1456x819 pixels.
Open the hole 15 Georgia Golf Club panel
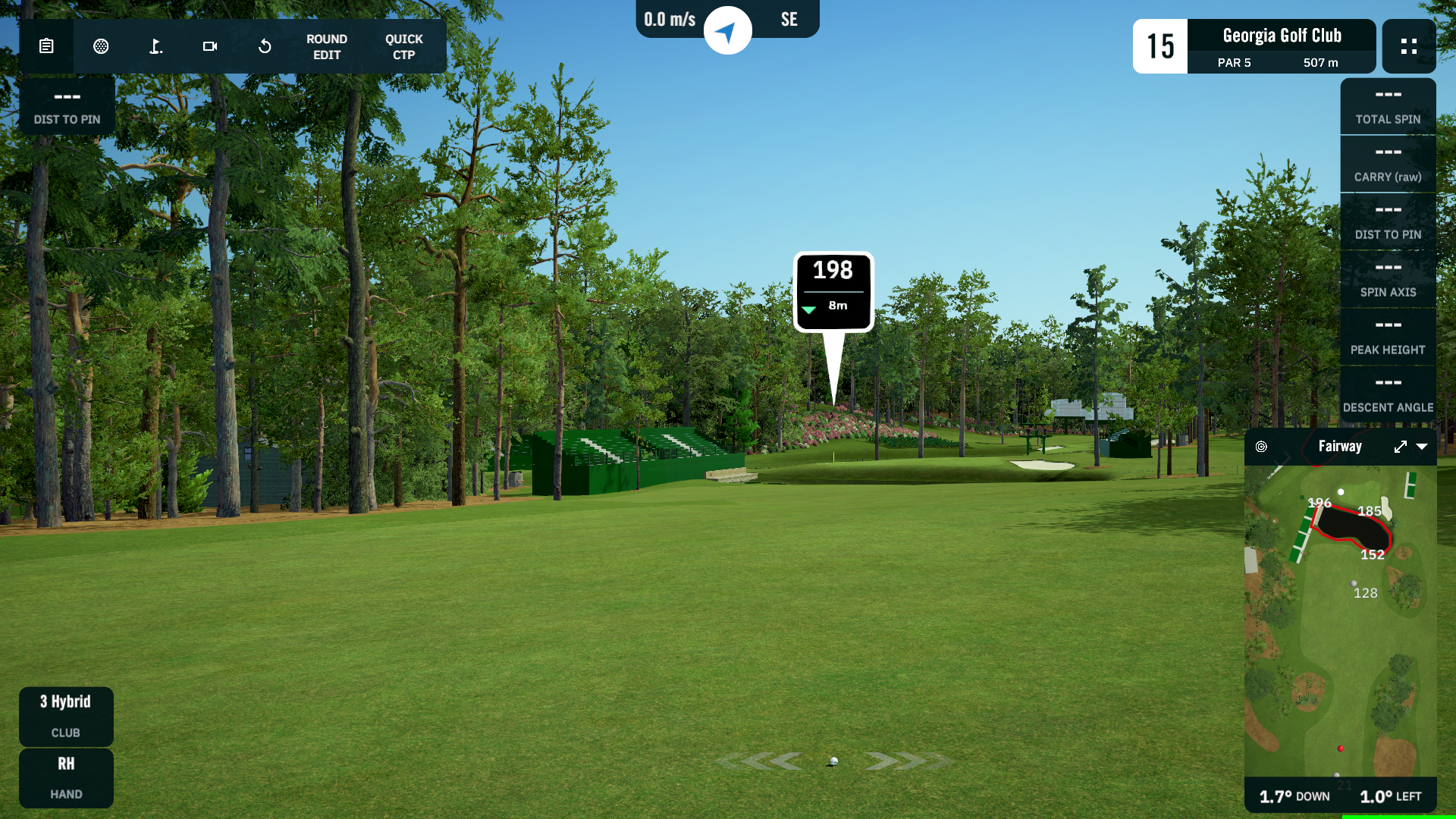[1254, 46]
